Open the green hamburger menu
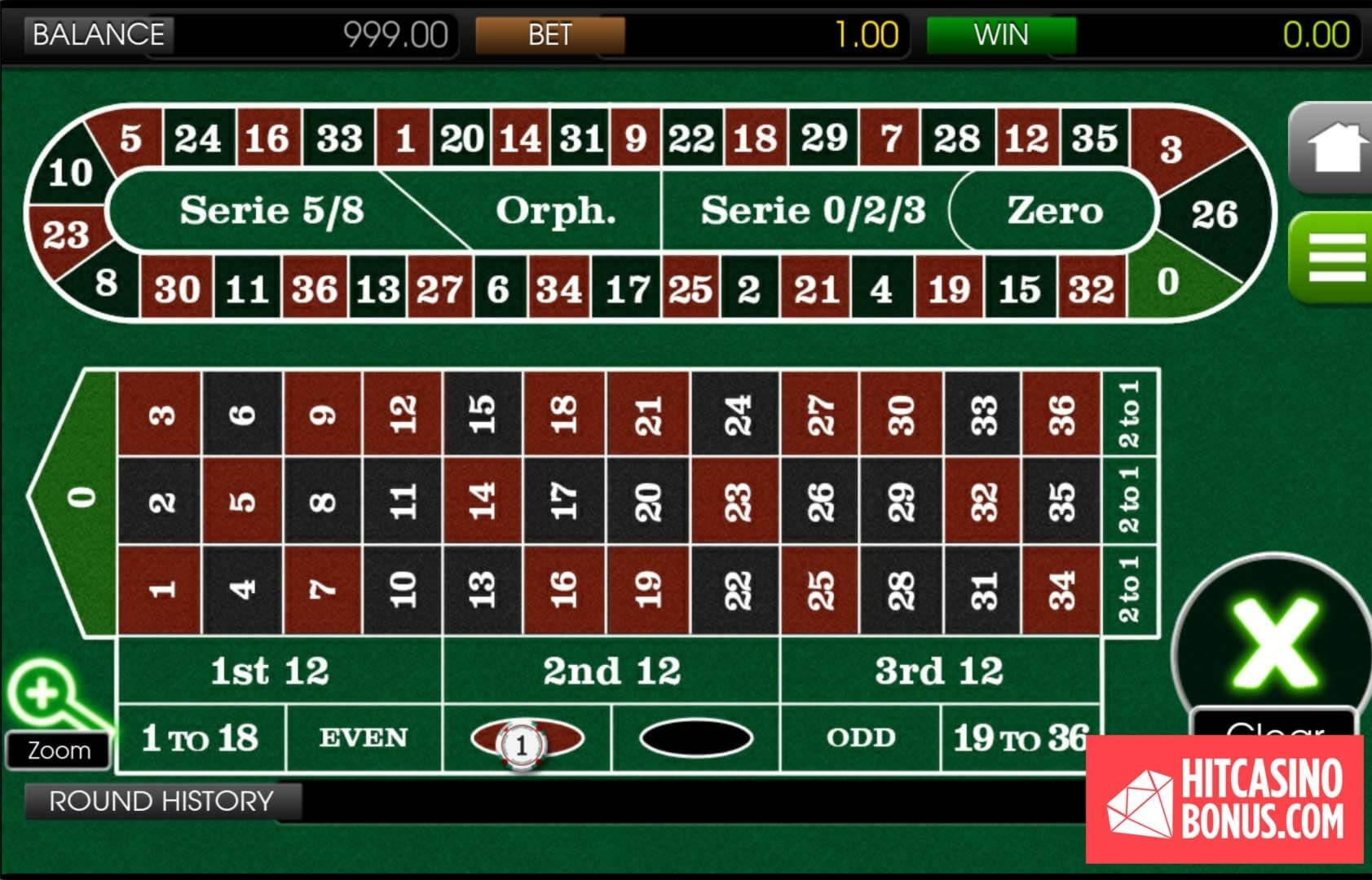 pyautogui.click(x=1333, y=257)
